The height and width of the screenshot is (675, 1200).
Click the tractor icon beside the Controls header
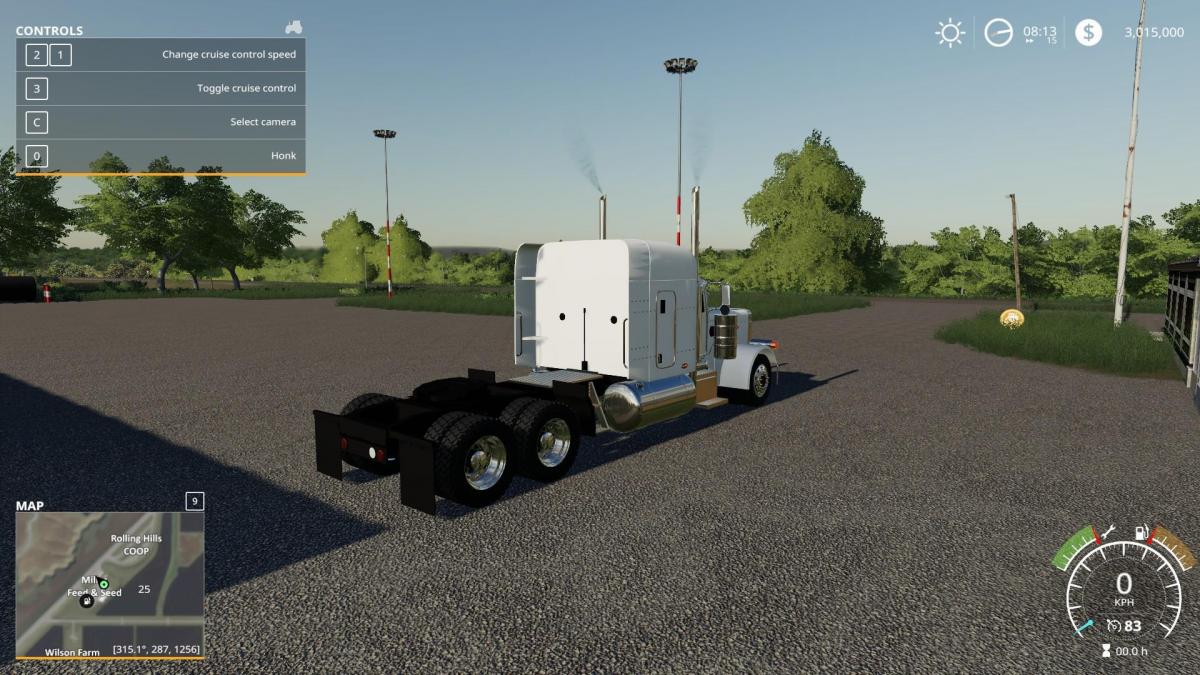coord(293,28)
